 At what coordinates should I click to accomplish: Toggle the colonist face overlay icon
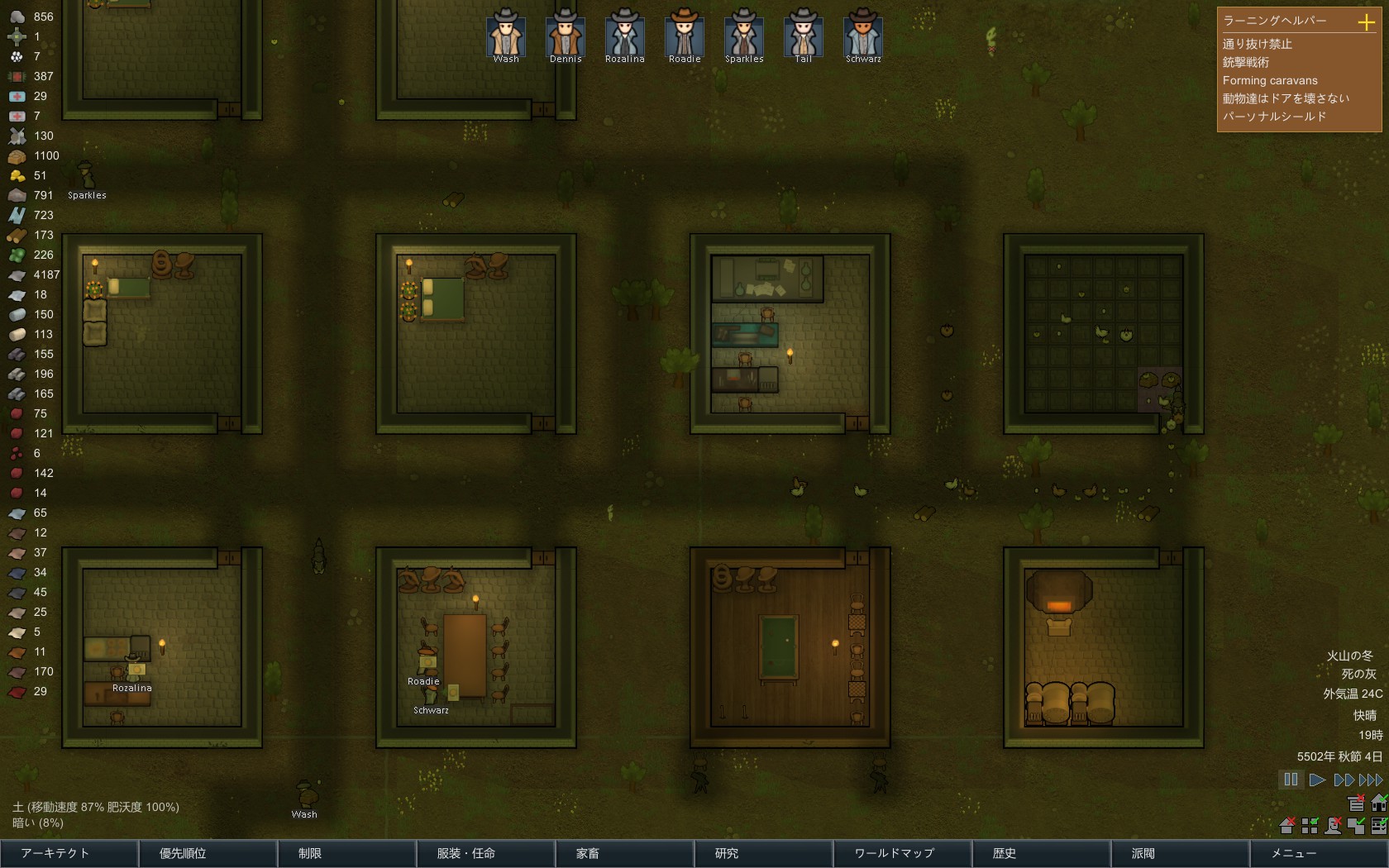(1334, 825)
